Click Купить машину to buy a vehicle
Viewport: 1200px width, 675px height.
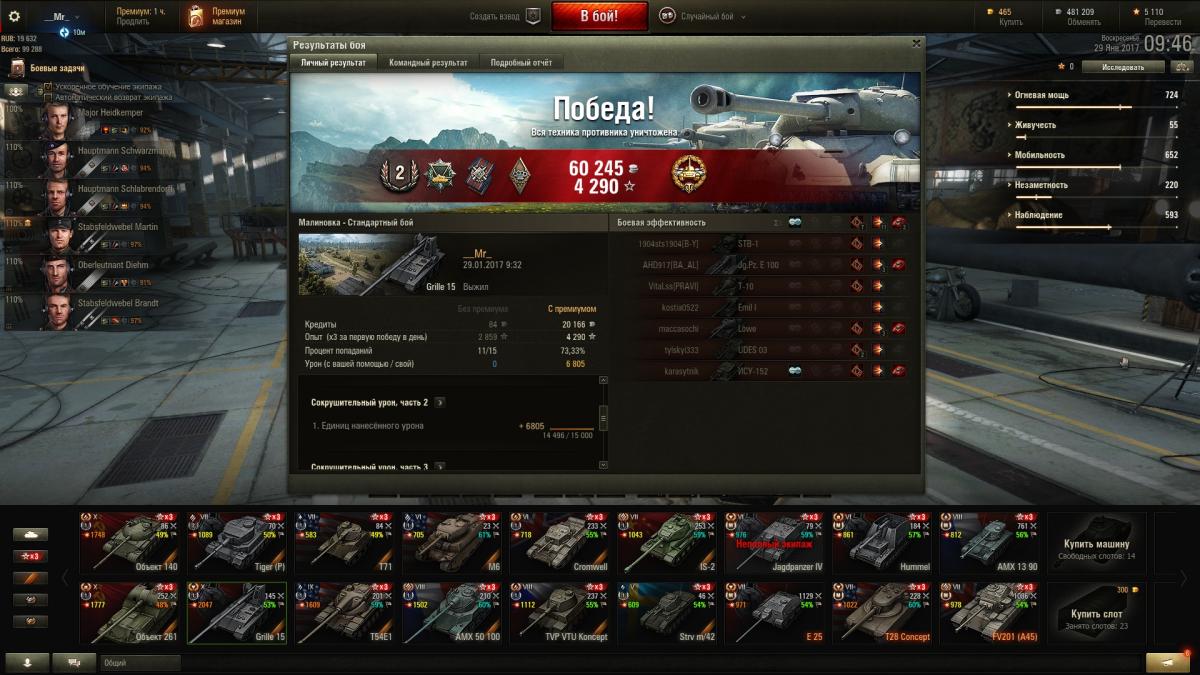click(1096, 541)
